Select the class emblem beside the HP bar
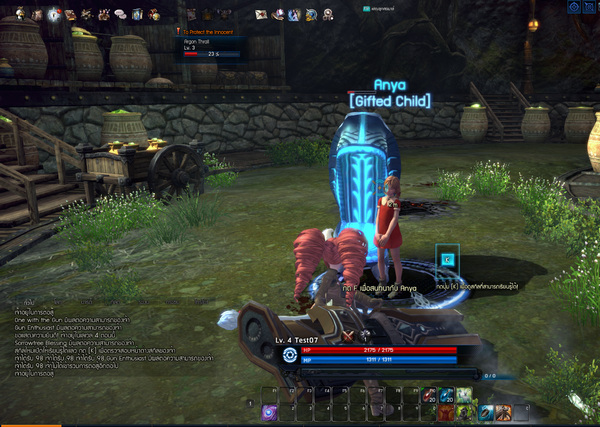The width and height of the screenshot is (600, 427). [x=290, y=354]
